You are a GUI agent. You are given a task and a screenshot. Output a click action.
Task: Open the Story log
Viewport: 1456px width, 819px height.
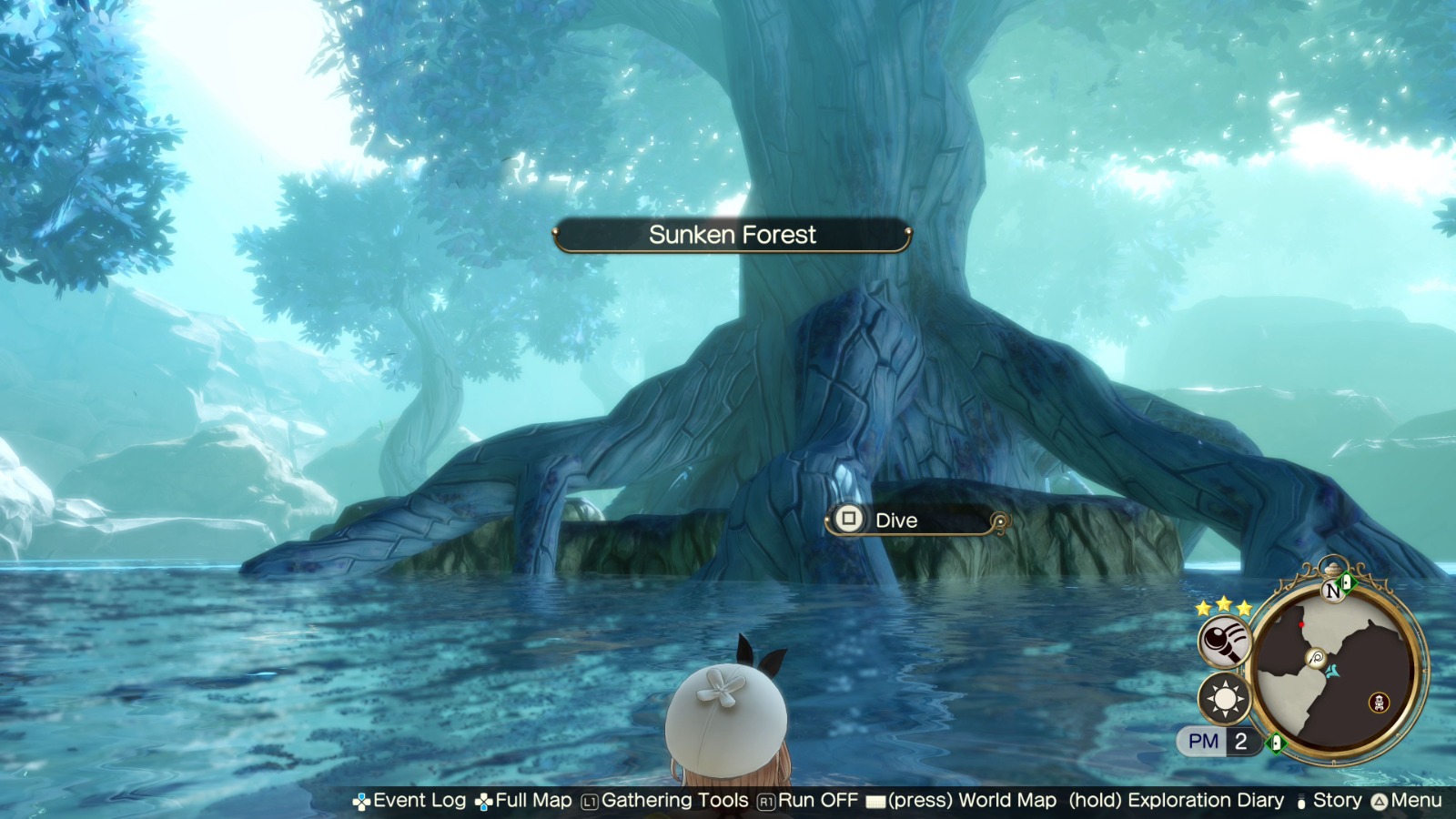tap(1338, 800)
